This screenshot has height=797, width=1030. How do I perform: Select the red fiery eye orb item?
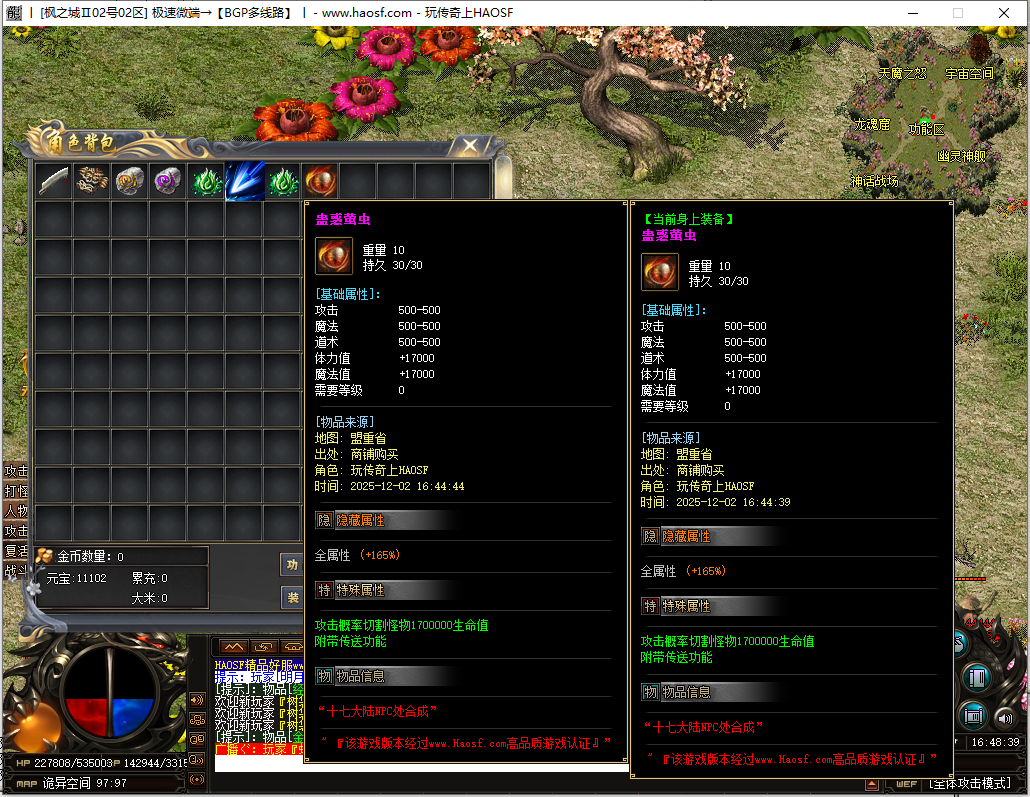(320, 181)
